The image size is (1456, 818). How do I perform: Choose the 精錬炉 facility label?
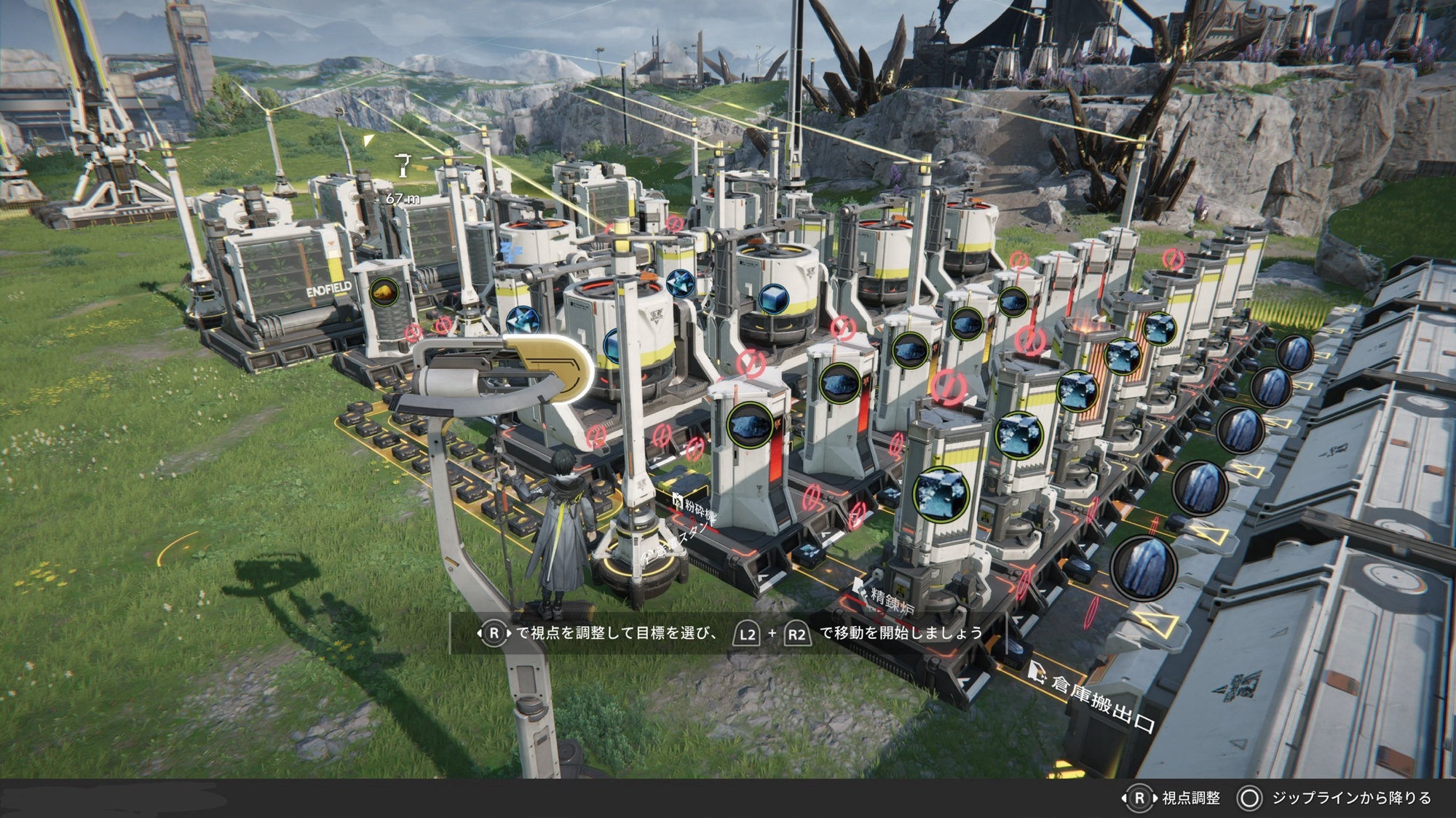click(x=890, y=600)
